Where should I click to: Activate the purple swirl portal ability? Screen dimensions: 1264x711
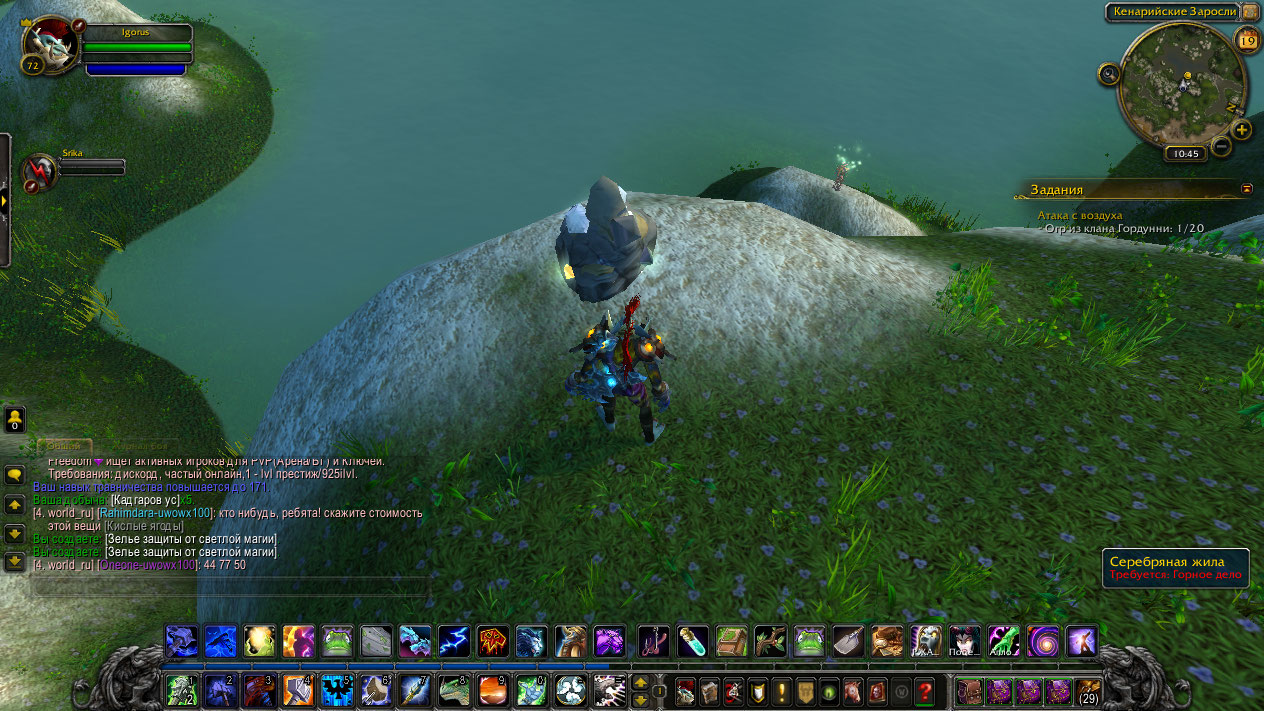point(1042,641)
